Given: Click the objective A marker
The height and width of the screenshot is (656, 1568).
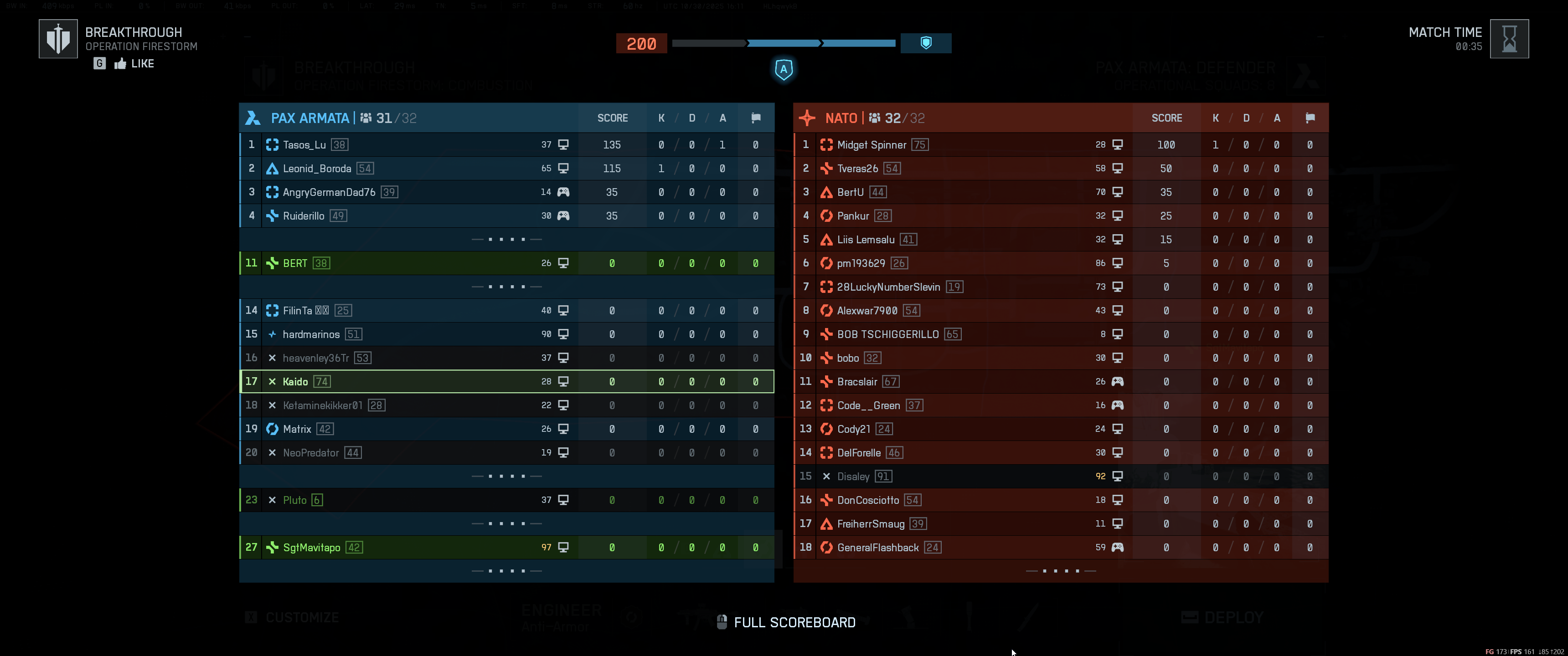Looking at the screenshot, I should [x=784, y=69].
